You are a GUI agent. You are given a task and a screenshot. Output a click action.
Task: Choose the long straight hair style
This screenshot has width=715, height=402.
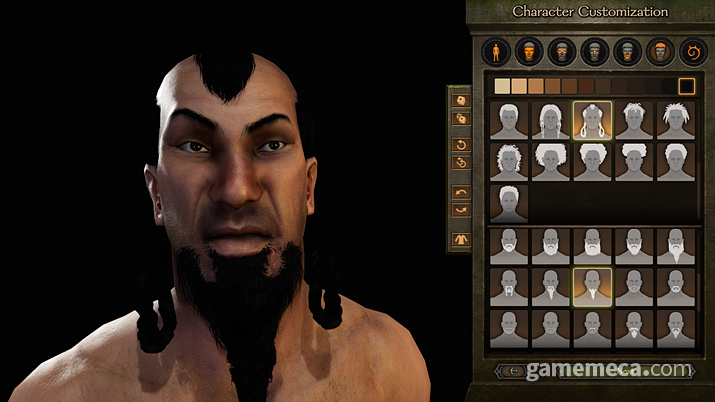click(x=550, y=120)
